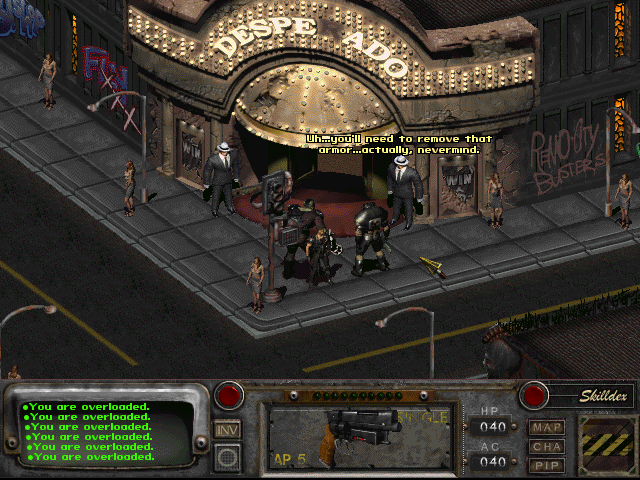Show the world MAP
Viewport: 640px width, 480px height.
[x=547, y=428]
